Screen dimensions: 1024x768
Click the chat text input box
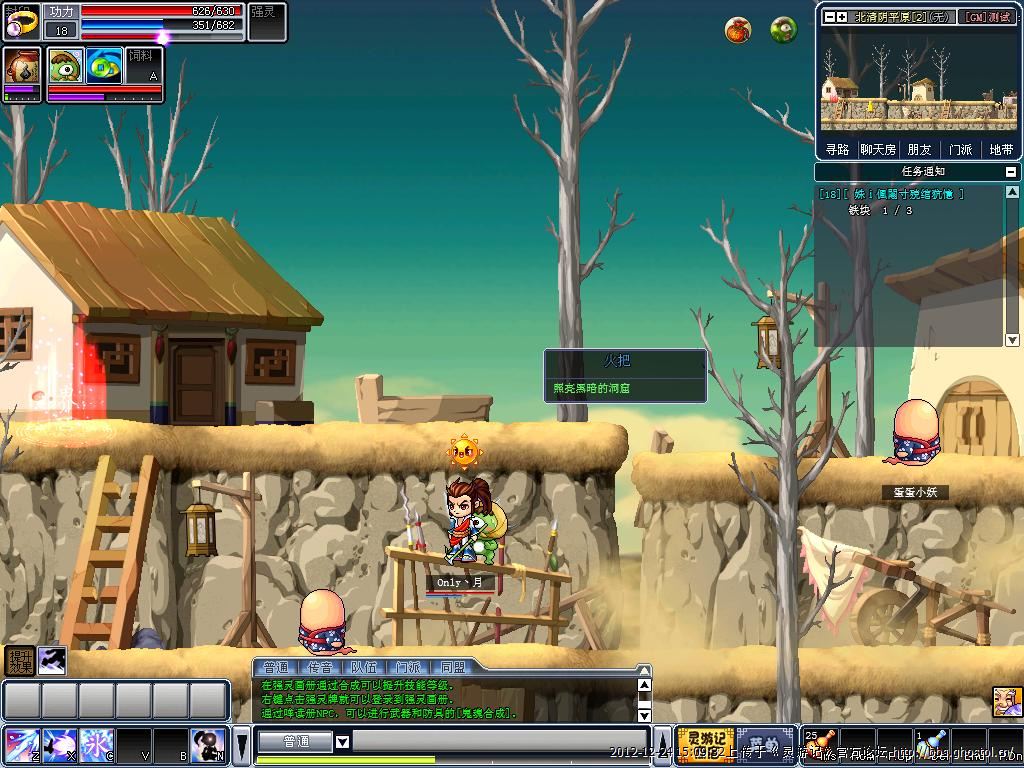click(500, 742)
